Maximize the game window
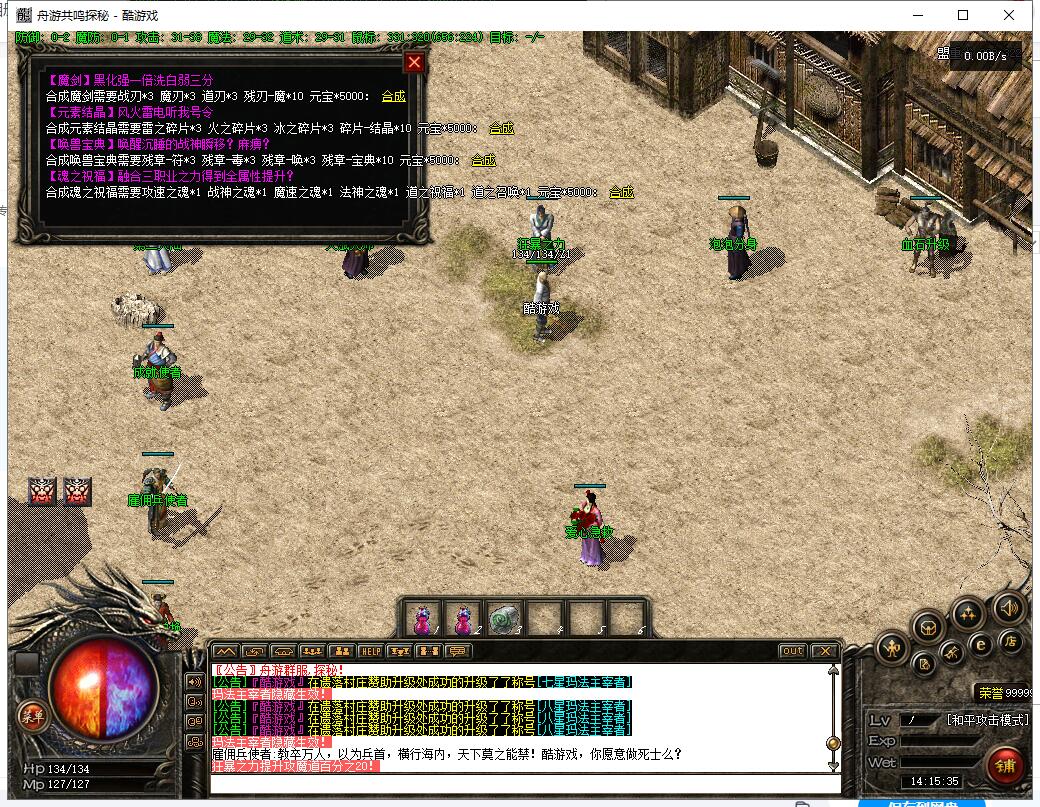This screenshot has height=807, width=1040. pyautogui.click(x=963, y=15)
